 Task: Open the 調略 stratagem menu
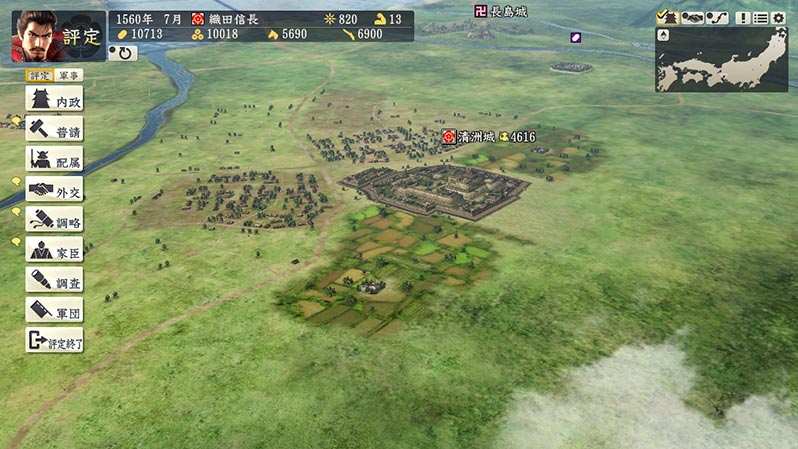click(54, 220)
